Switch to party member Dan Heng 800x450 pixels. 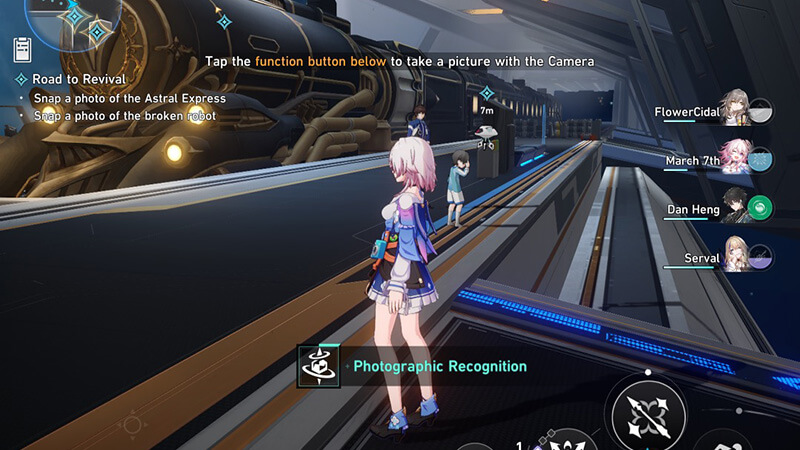click(735, 209)
